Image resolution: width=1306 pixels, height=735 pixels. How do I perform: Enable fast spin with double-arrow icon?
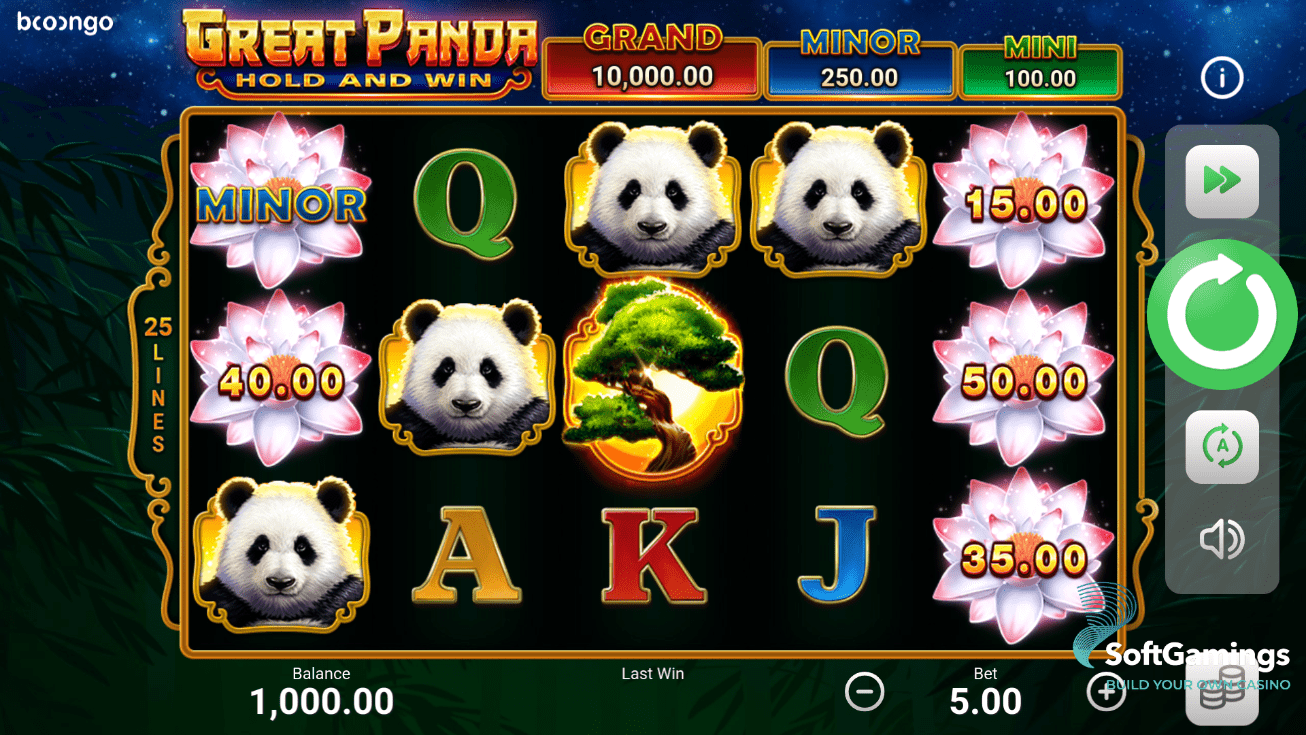pos(1221,181)
